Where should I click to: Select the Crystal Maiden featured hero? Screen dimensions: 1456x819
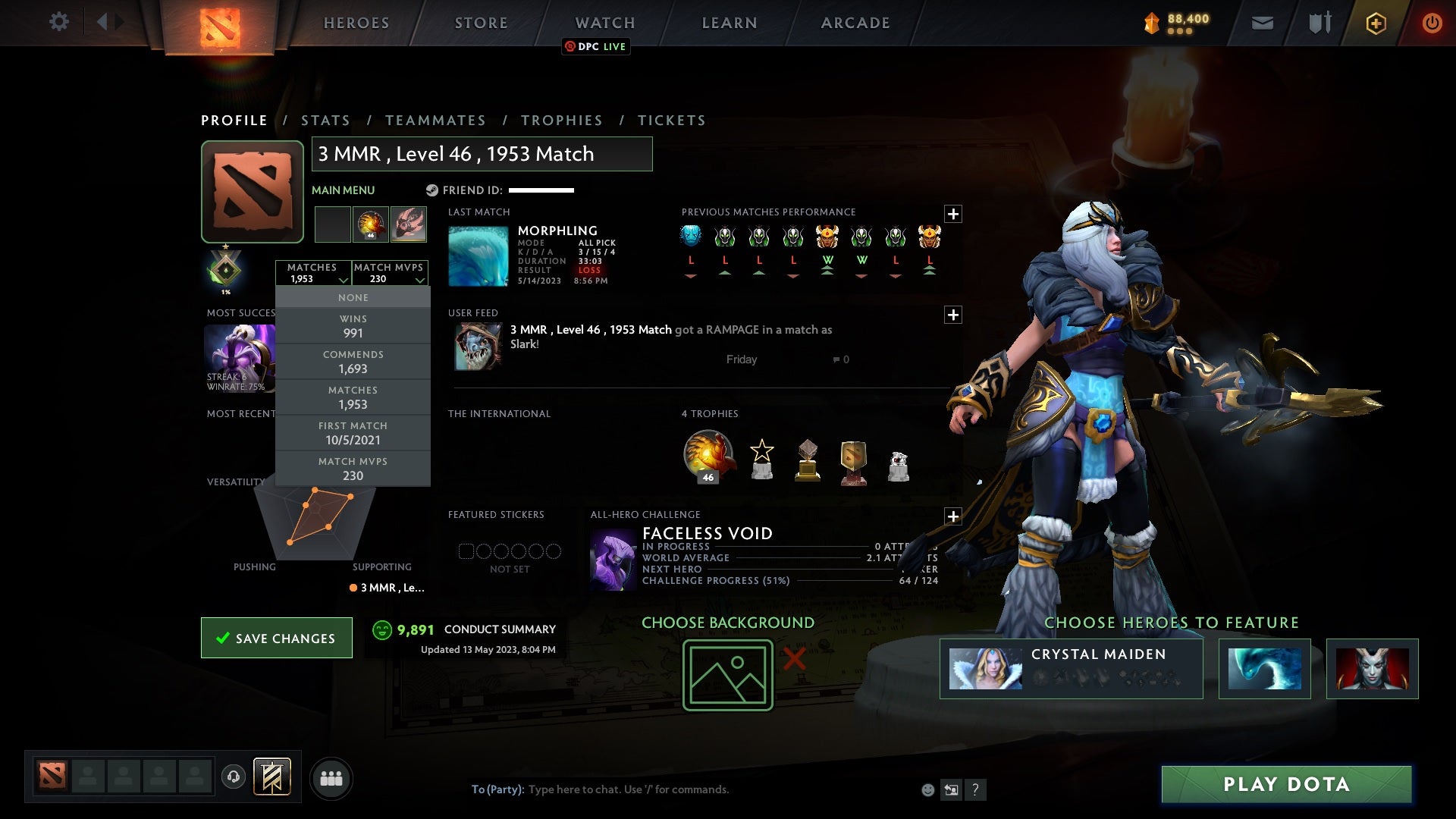pos(1071,668)
